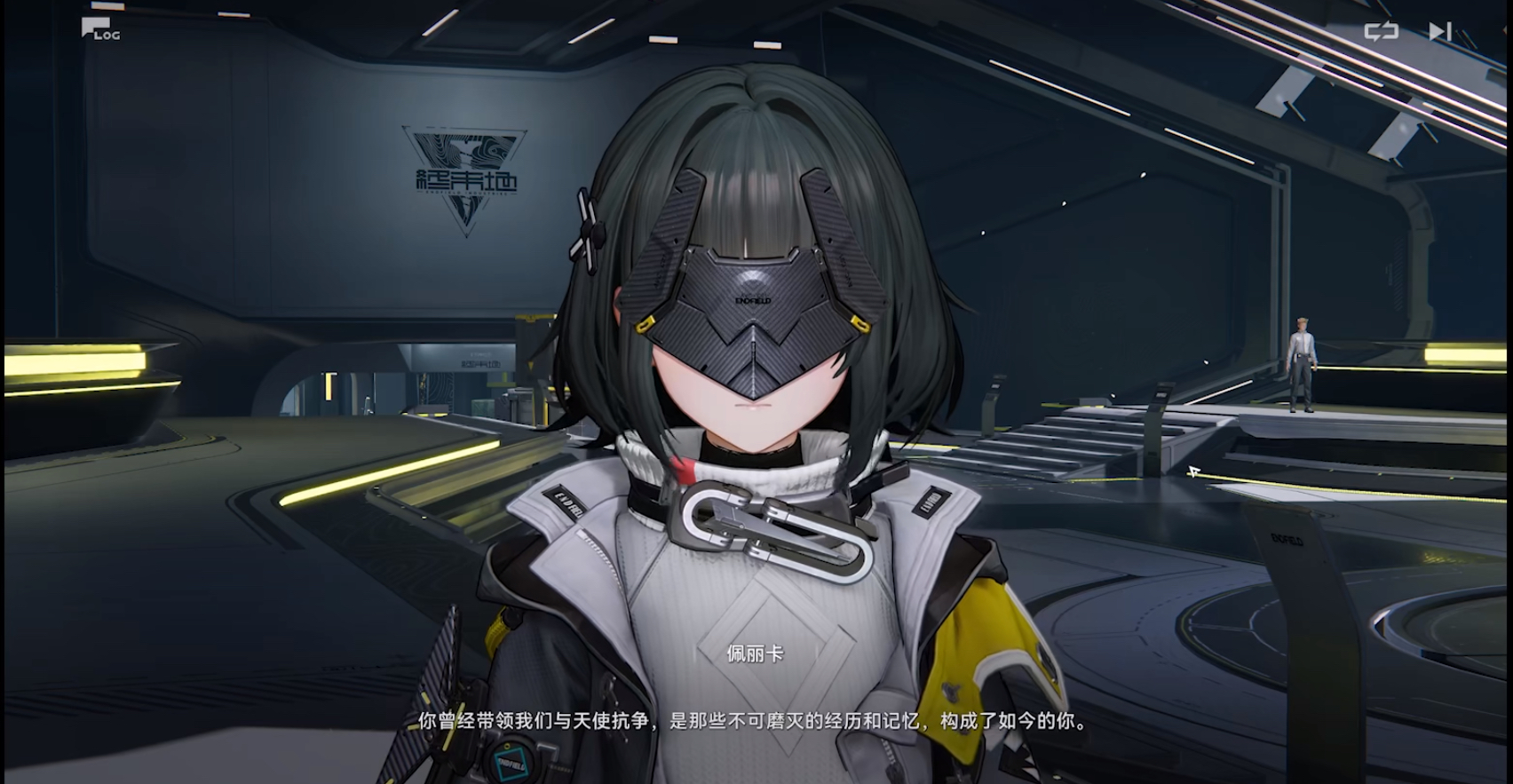This screenshot has height=784, width=1513.
Task: Open the dialogue LOG history
Action: (99, 29)
